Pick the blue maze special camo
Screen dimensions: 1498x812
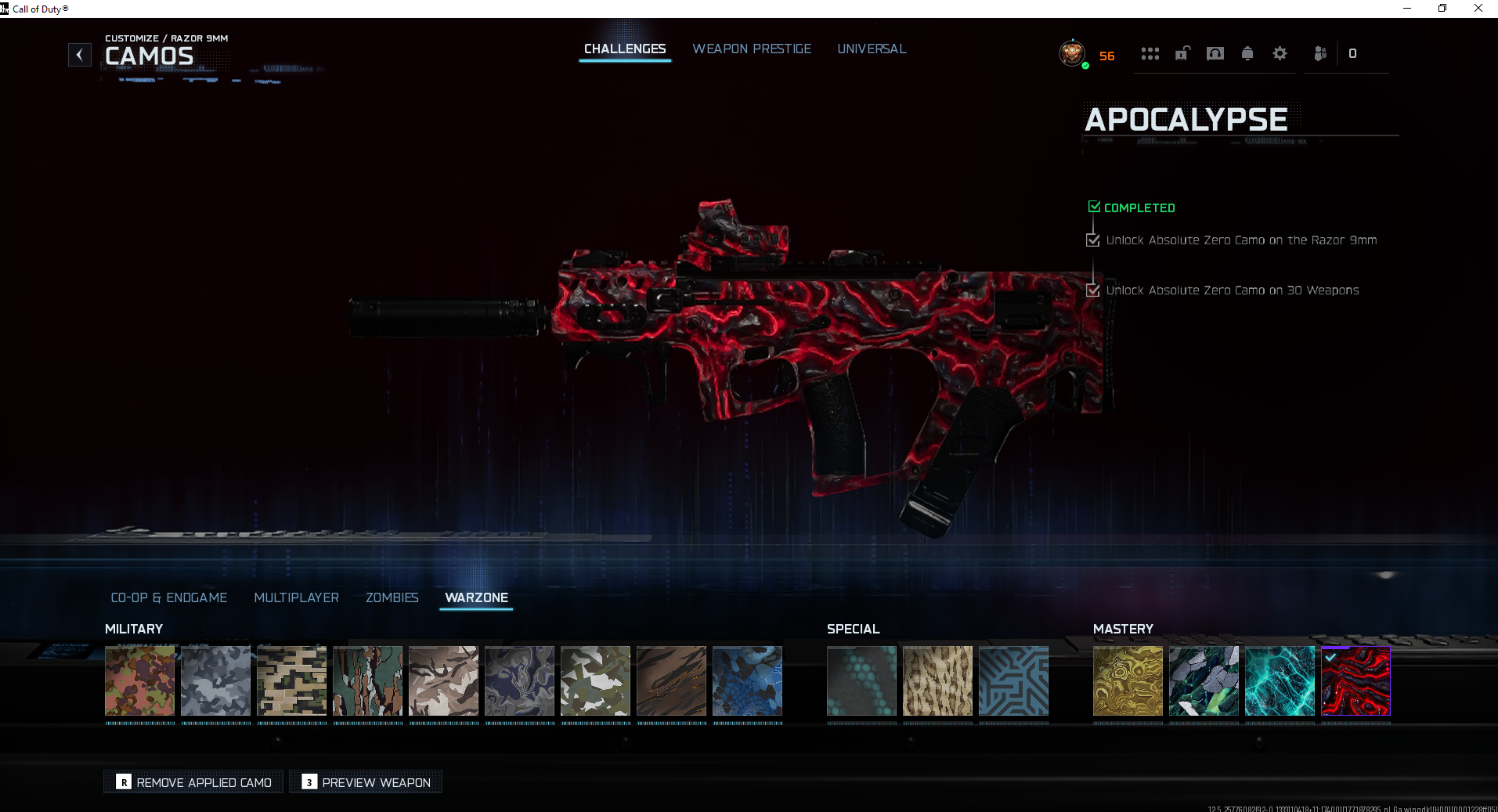point(1013,680)
